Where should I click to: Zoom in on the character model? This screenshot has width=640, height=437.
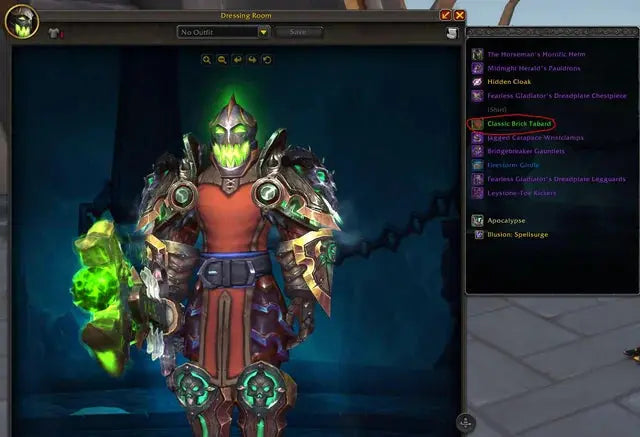click(207, 60)
